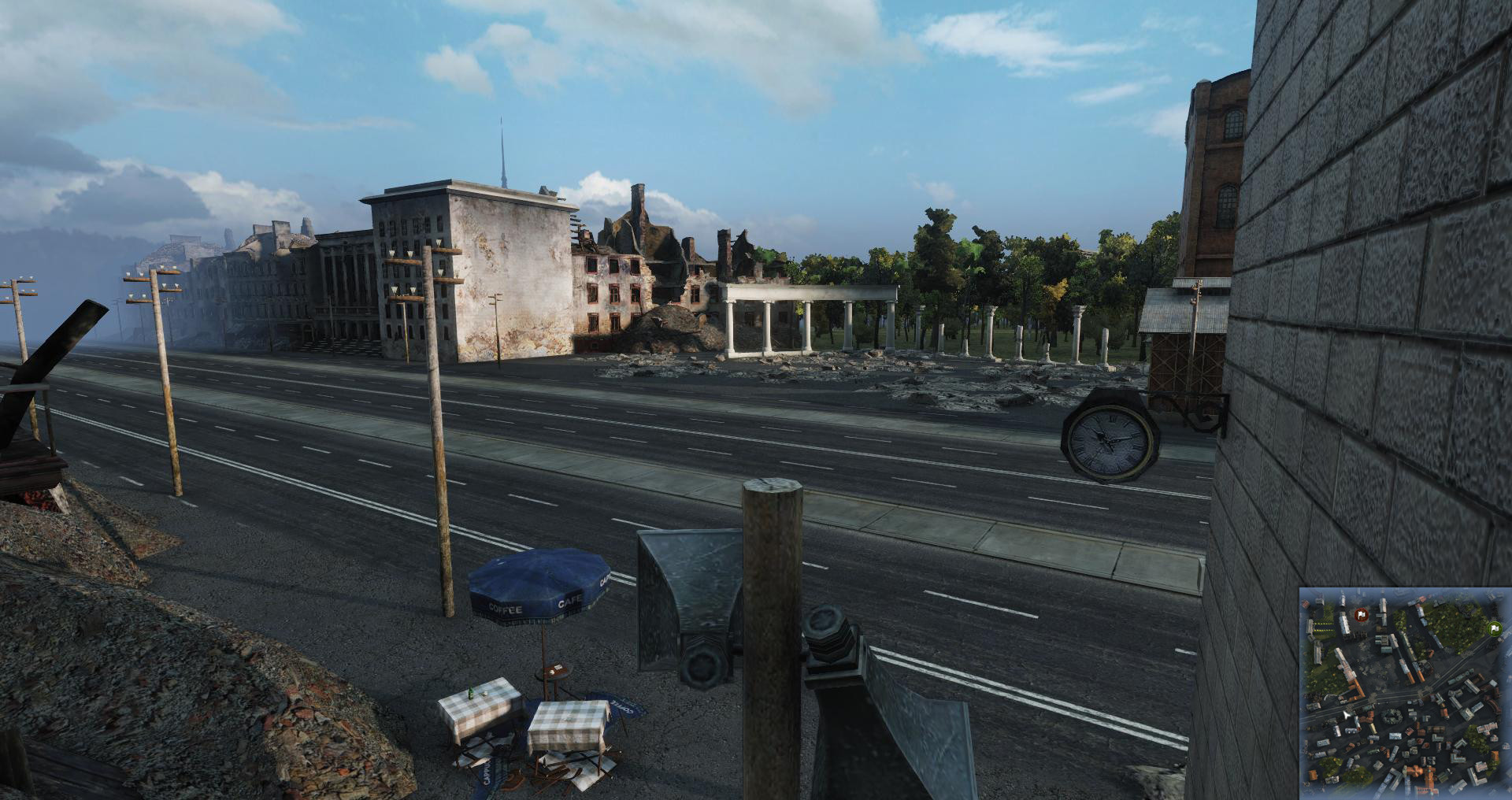
Task: Select the red enemy base flag marker
Action: pos(1361,613)
